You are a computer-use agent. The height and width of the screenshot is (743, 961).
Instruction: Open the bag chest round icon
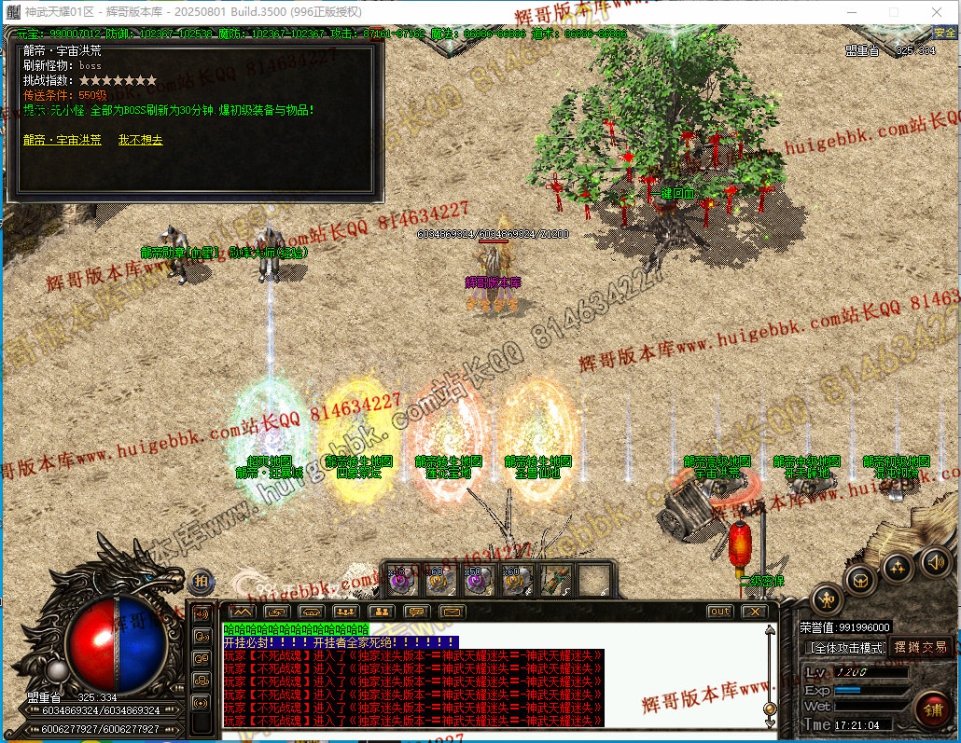click(860, 579)
